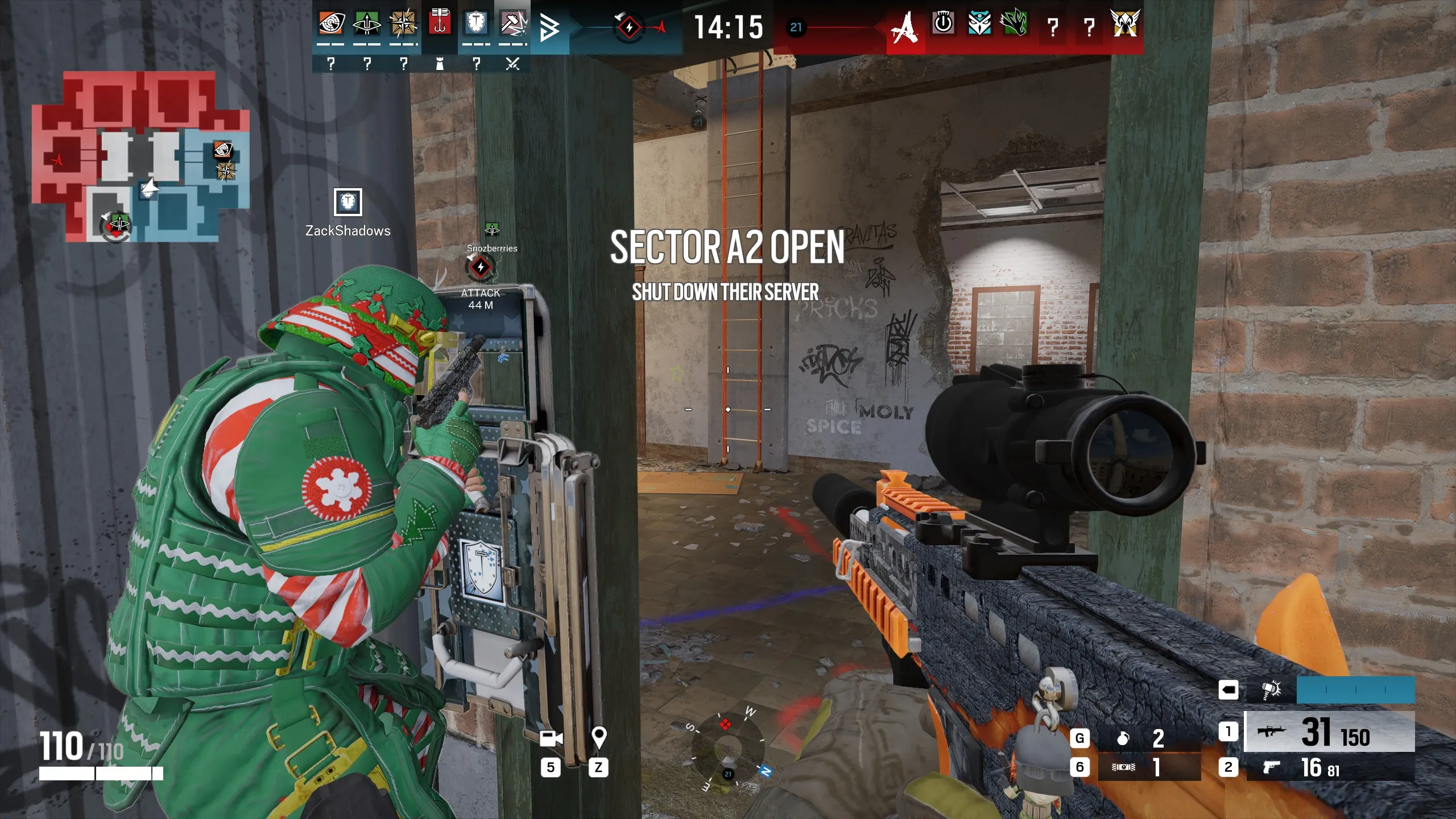The image size is (1456, 819).
Task: Choose the compass star operator icon
Action: point(403,24)
